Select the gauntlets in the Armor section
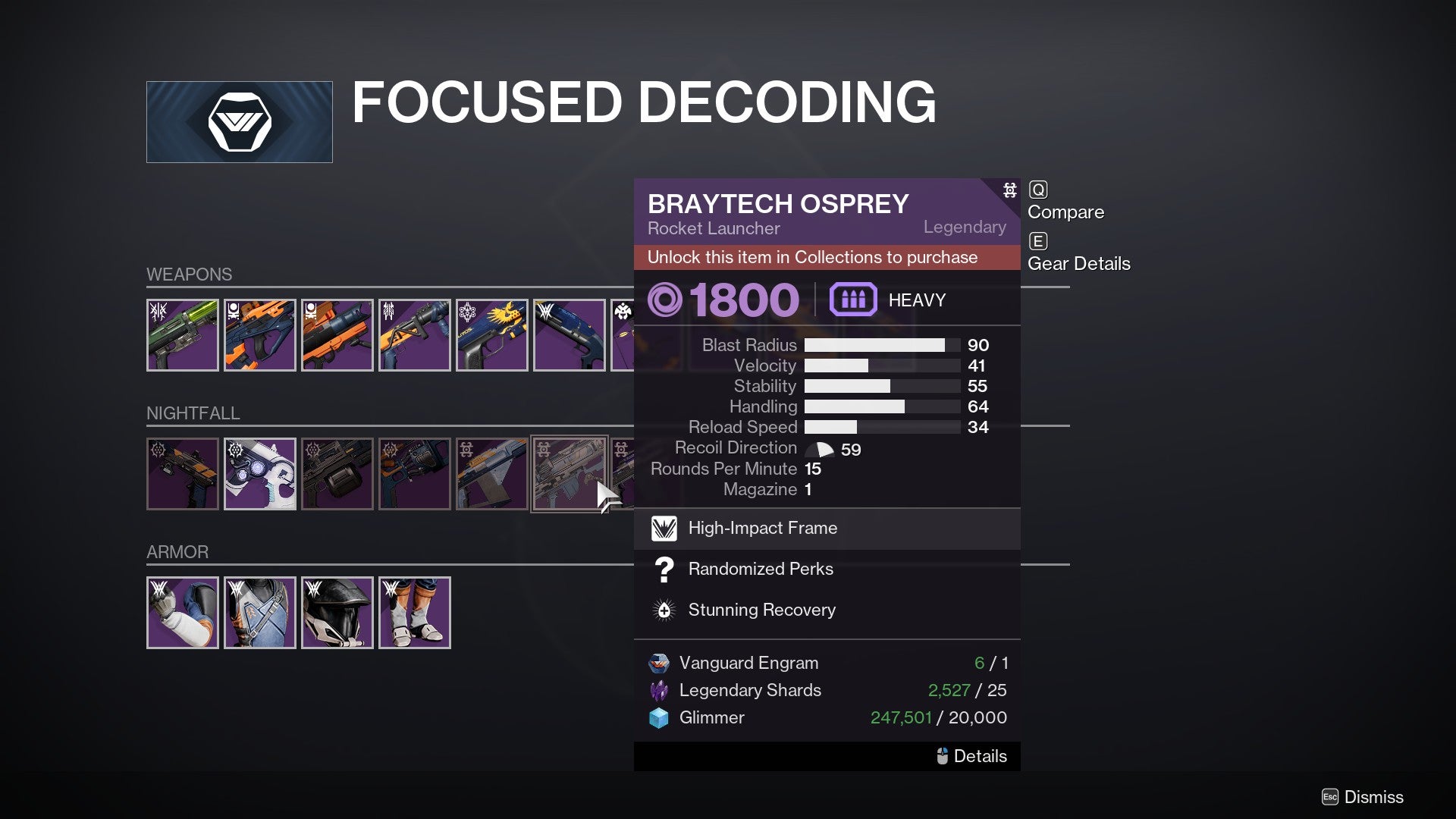 pos(183,612)
